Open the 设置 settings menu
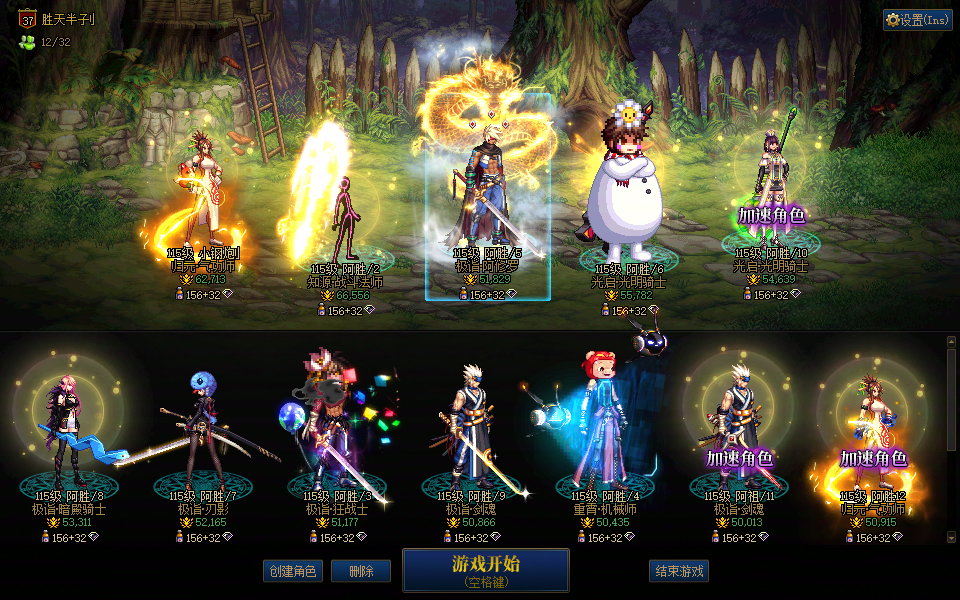Screen dimensions: 960x600 point(917,20)
